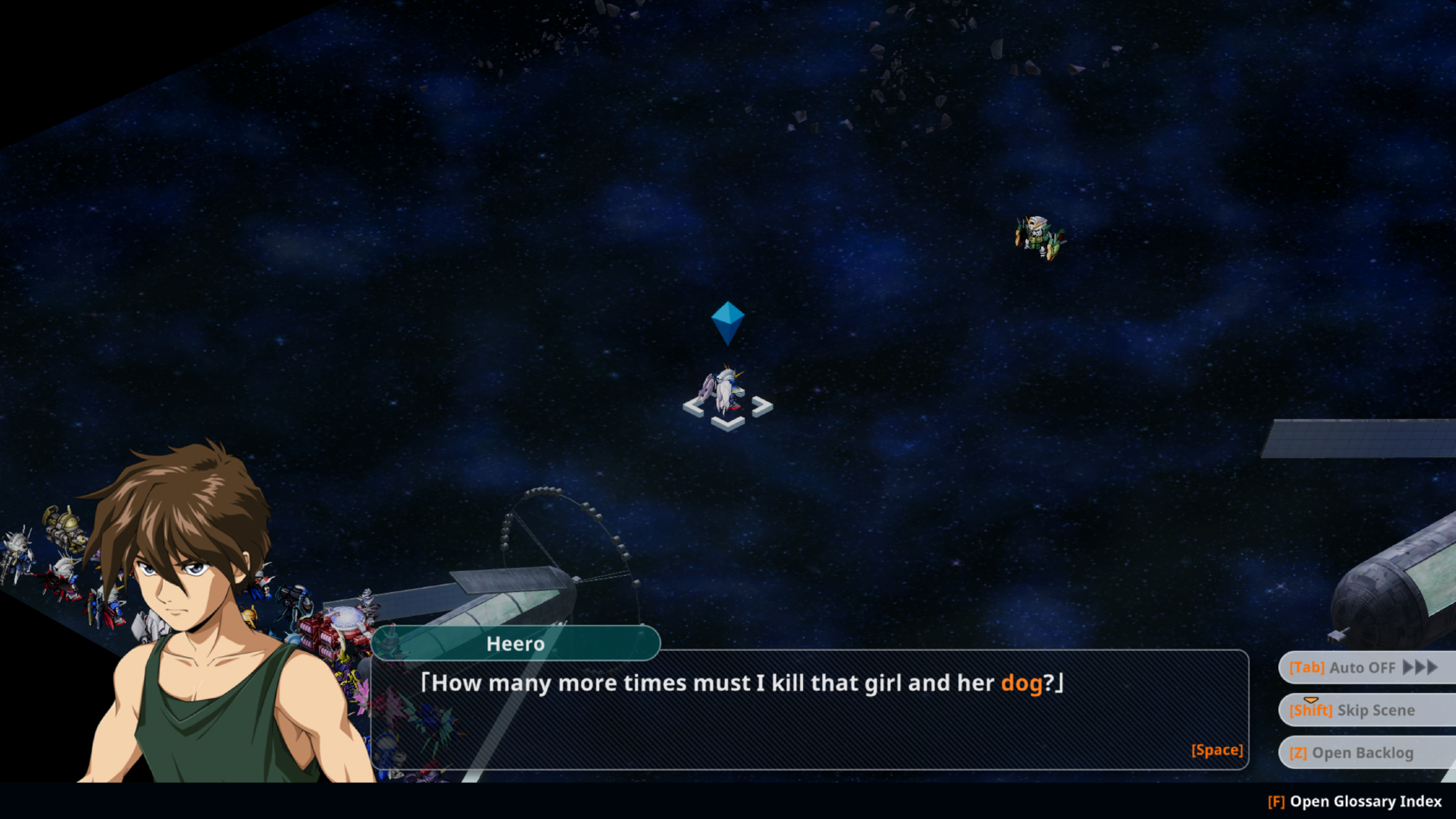Toggle the Auto OFF button
Viewport: 1456px width, 819px height.
click(1364, 668)
